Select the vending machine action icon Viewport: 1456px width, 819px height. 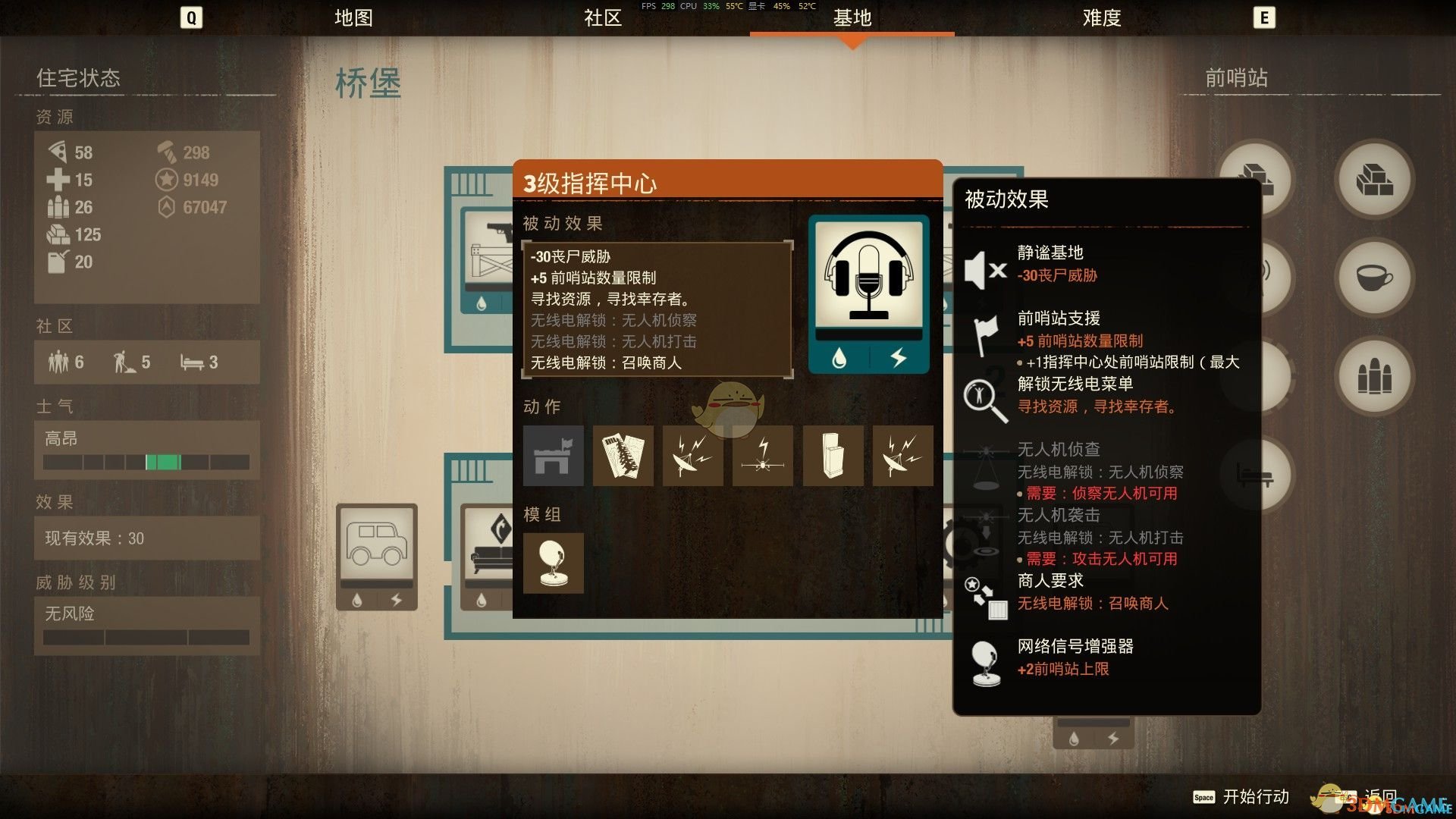832,456
